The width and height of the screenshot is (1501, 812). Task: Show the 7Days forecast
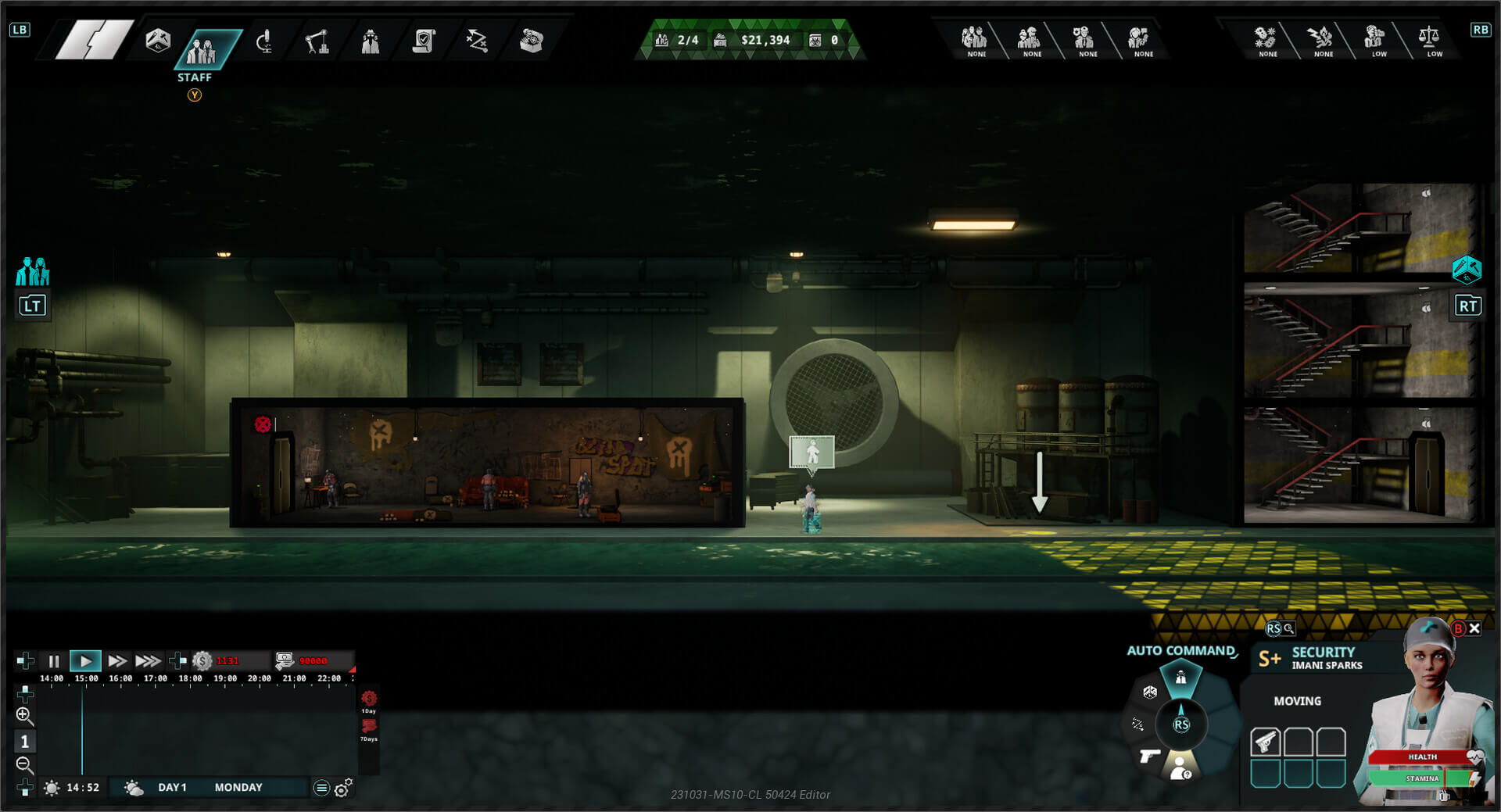click(x=369, y=728)
